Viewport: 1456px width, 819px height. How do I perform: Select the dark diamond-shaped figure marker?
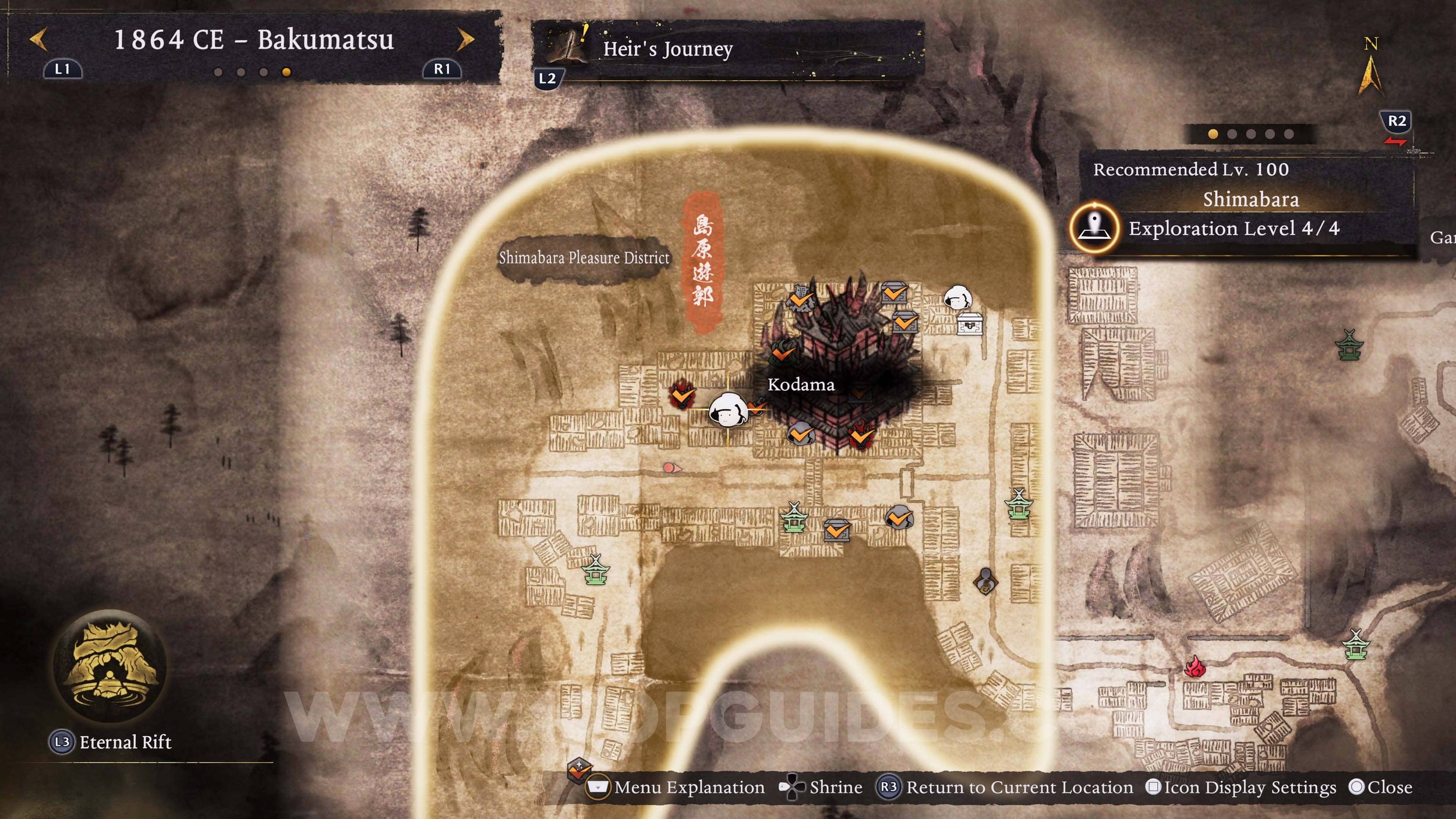coord(985,581)
